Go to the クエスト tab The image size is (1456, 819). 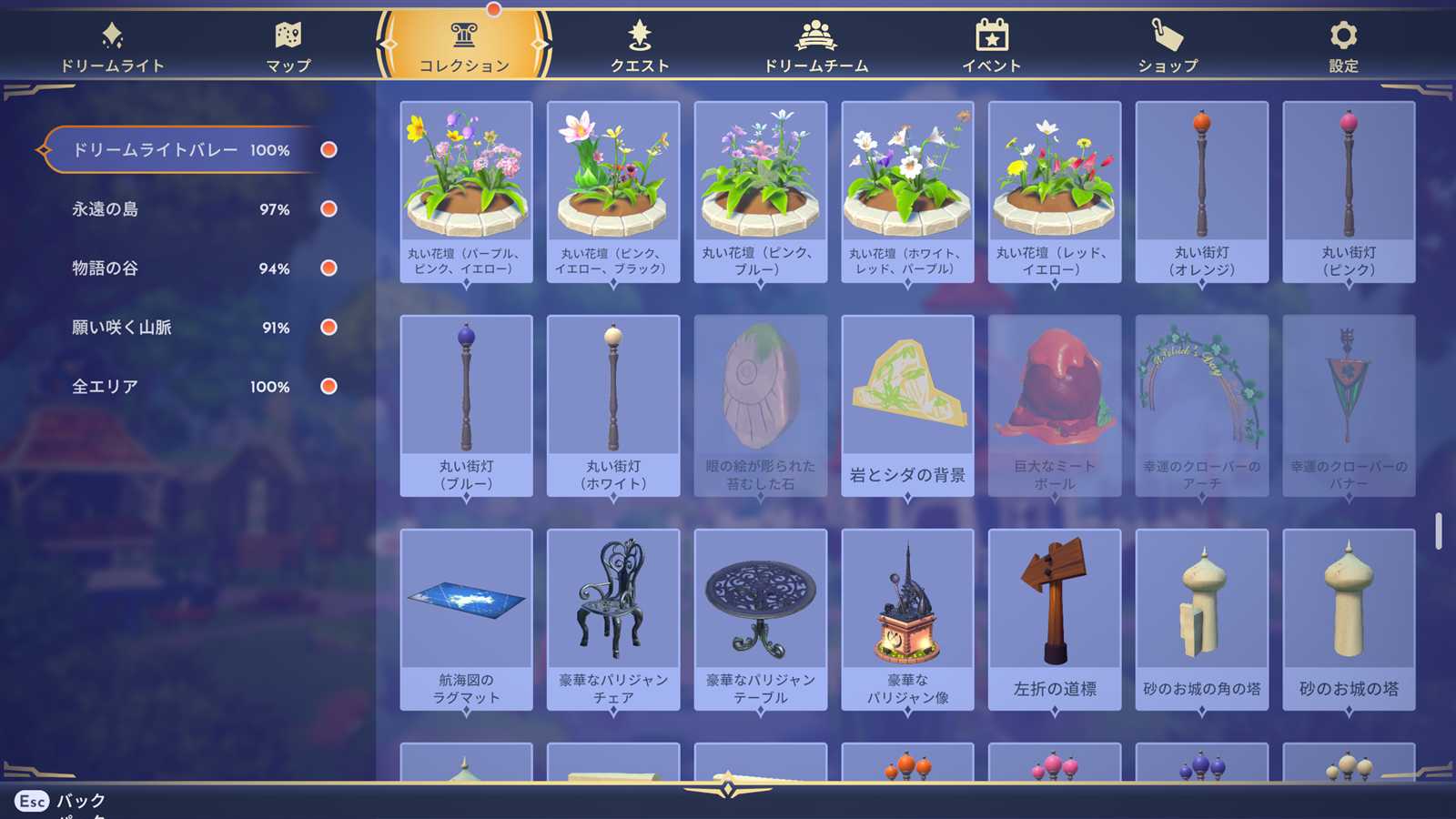[x=640, y=46]
